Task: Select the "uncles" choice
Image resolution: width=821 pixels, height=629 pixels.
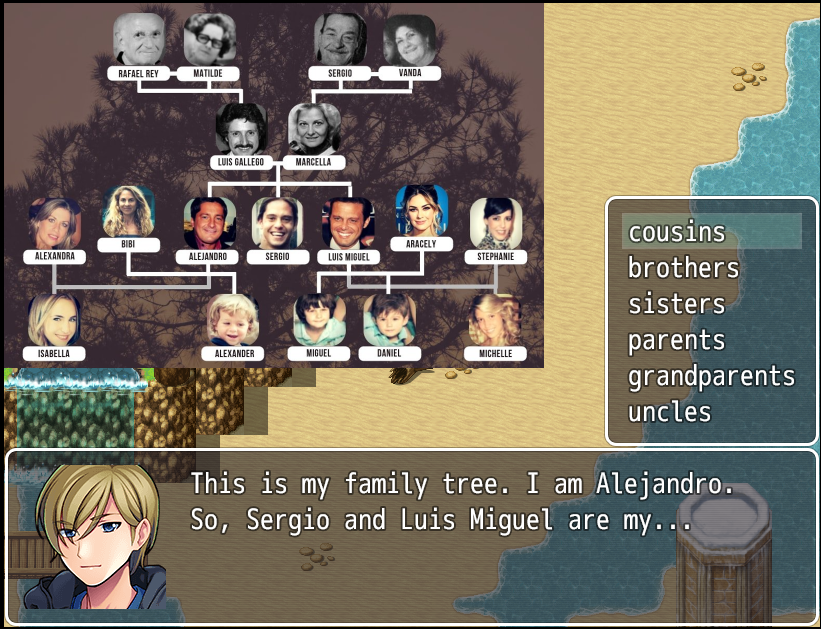Action: pyautogui.click(x=669, y=412)
